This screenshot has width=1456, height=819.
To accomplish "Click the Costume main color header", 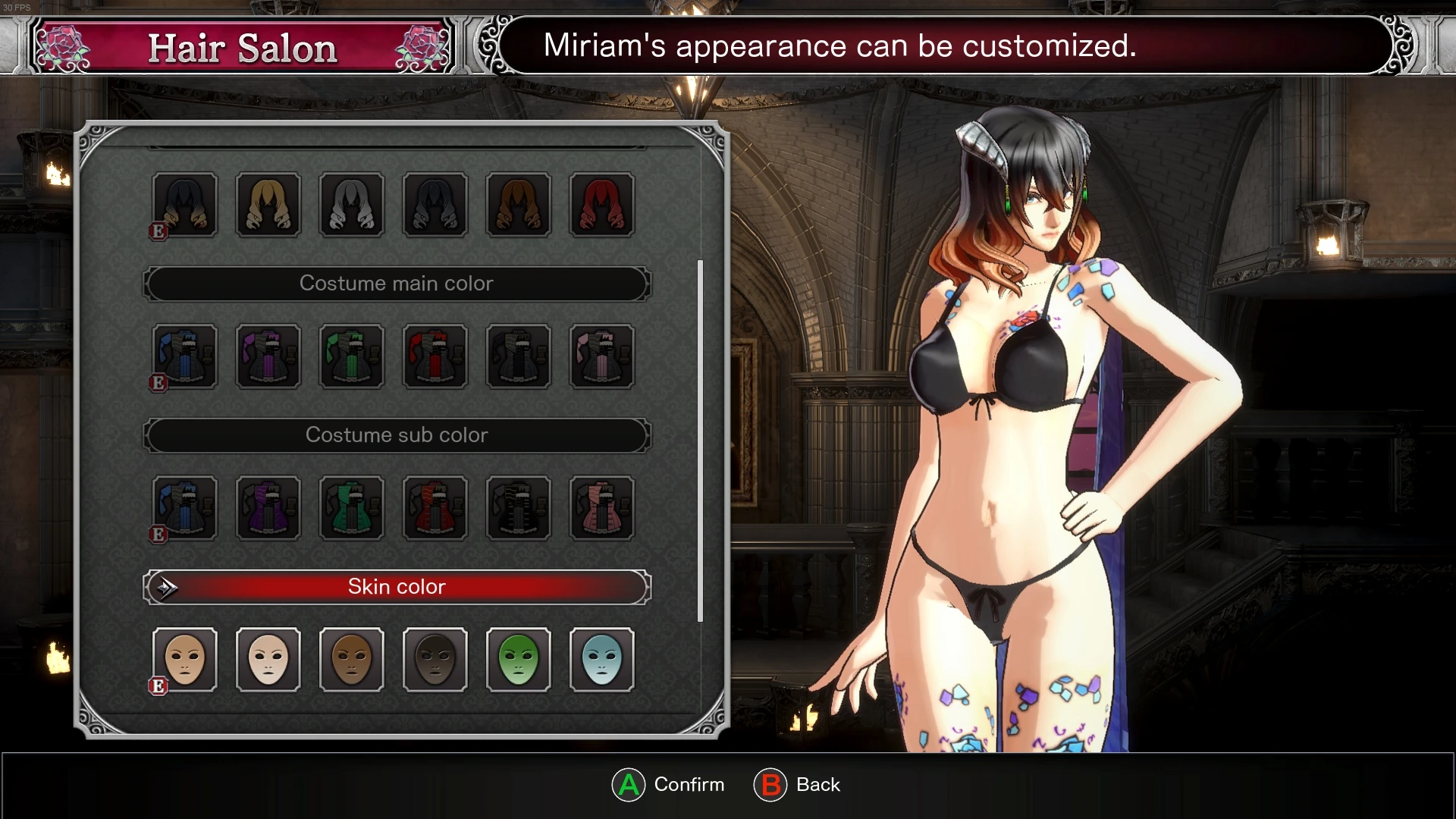I will point(397,284).
